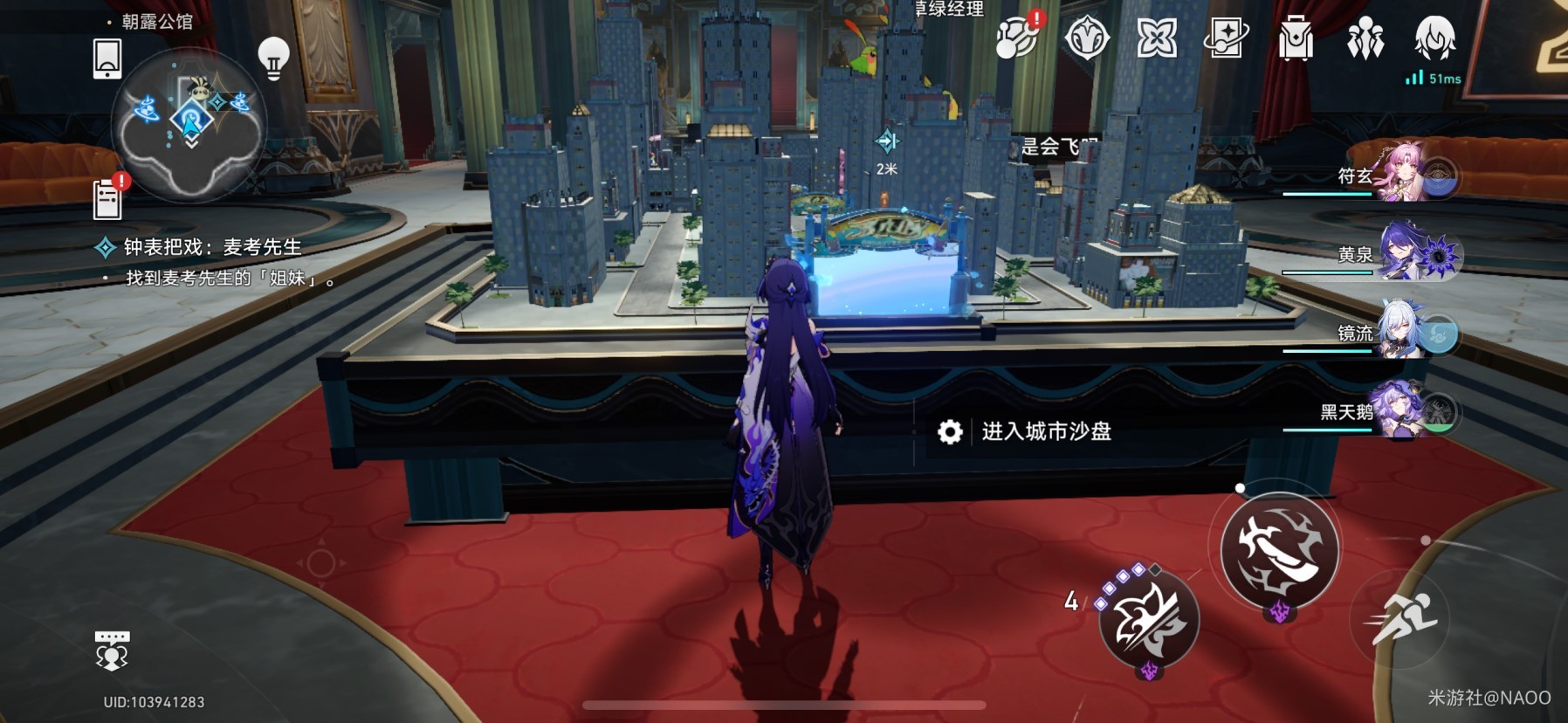1568x723 pixels.
Task: Toggle the sprint running button
Action: pos(1400,618)
